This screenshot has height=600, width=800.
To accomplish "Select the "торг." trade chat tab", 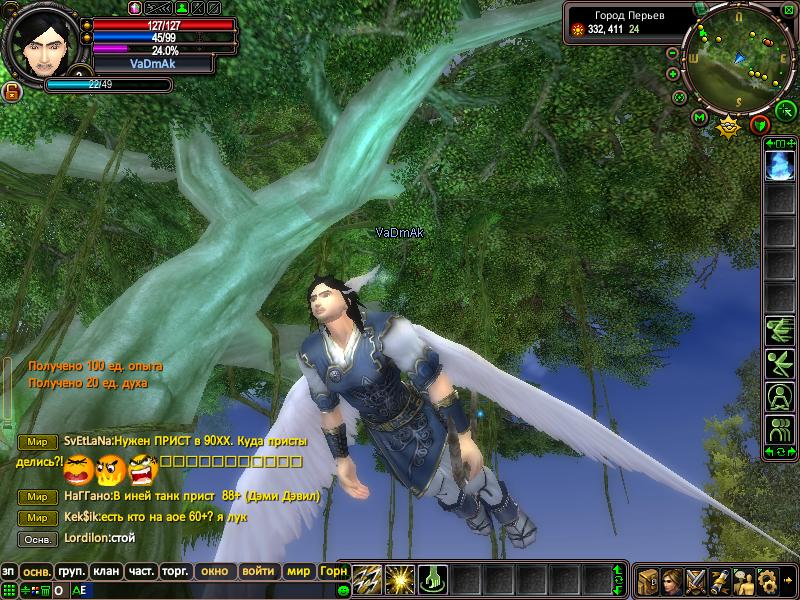I will pos(175,571).
